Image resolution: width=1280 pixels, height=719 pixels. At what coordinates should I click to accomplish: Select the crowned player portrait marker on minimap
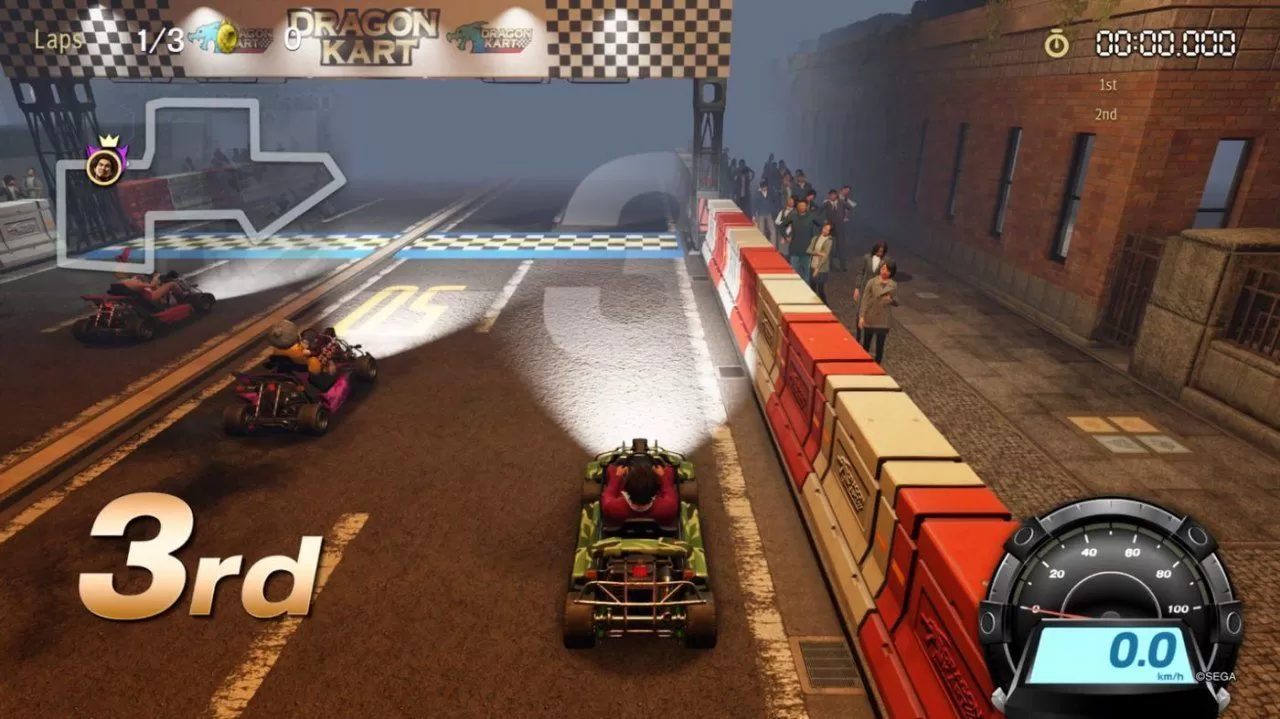click(x=104, y=165)
